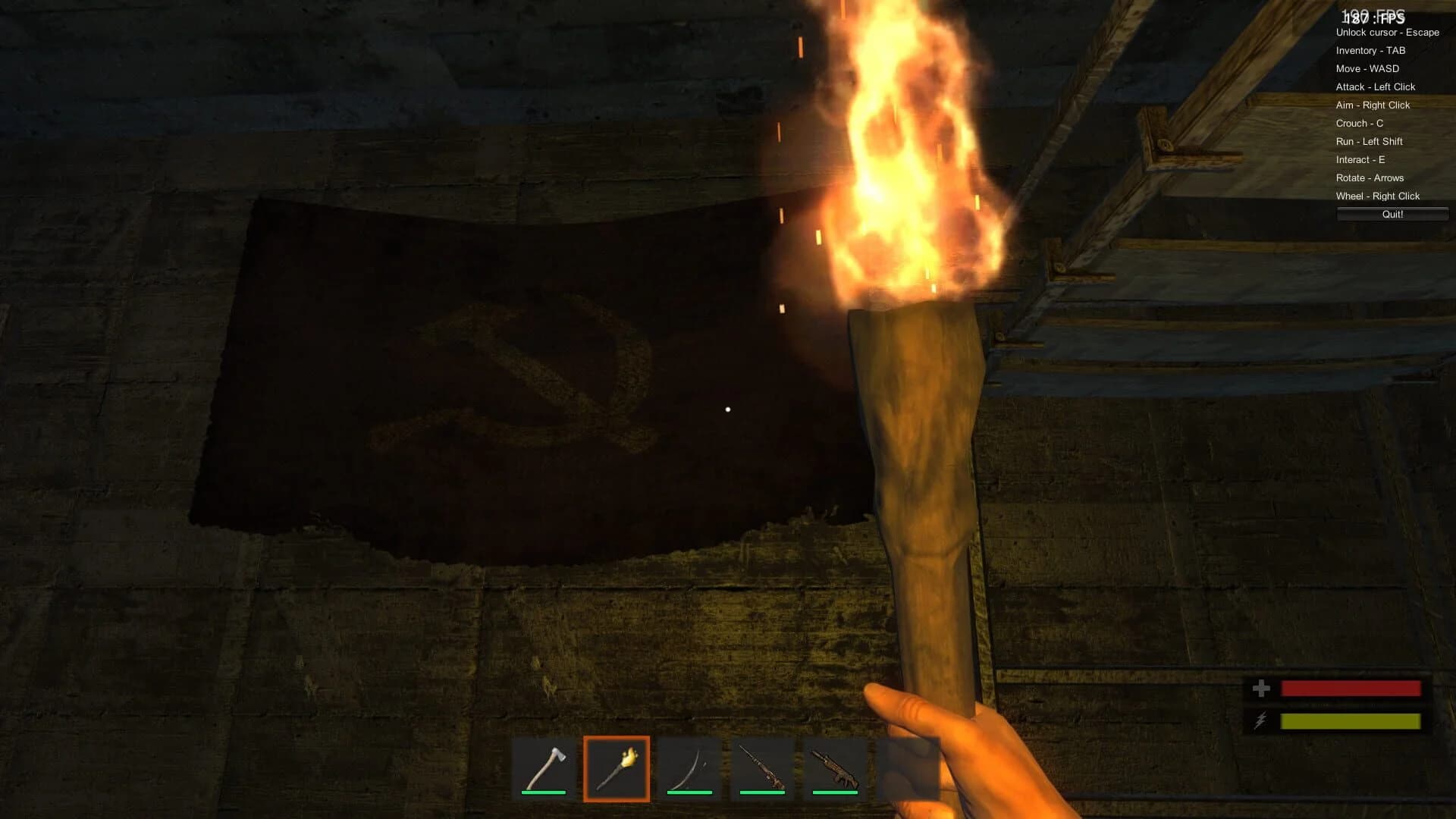Click the Rotate - Arrows instruction line
This screenshot has width=1456, height=819.
(1370, 177)
